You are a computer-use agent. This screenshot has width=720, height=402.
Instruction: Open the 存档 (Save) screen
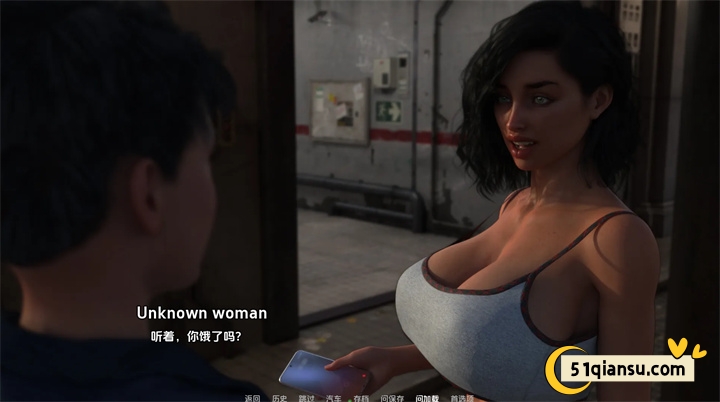coord(361,397)
